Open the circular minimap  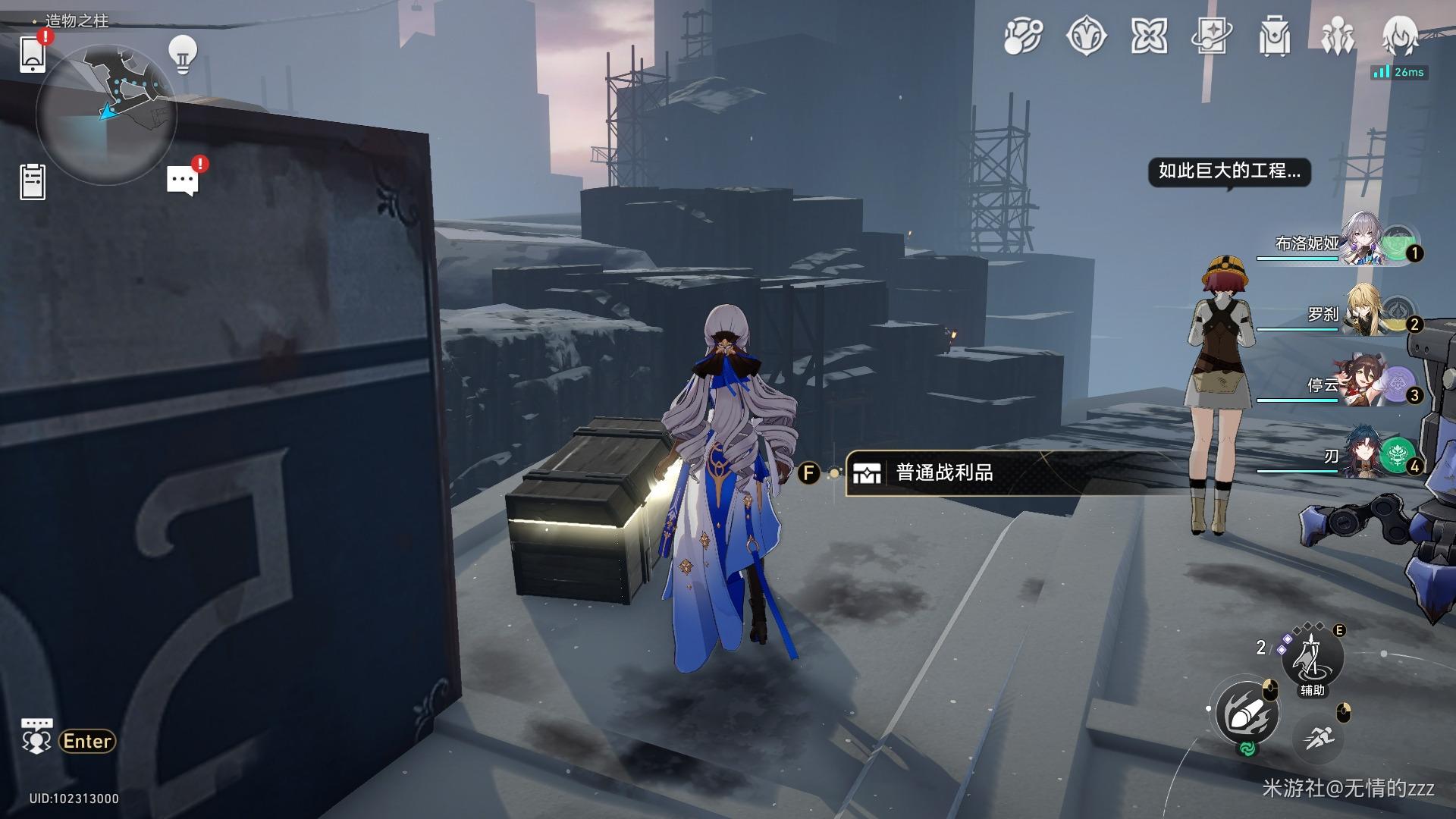106,114
